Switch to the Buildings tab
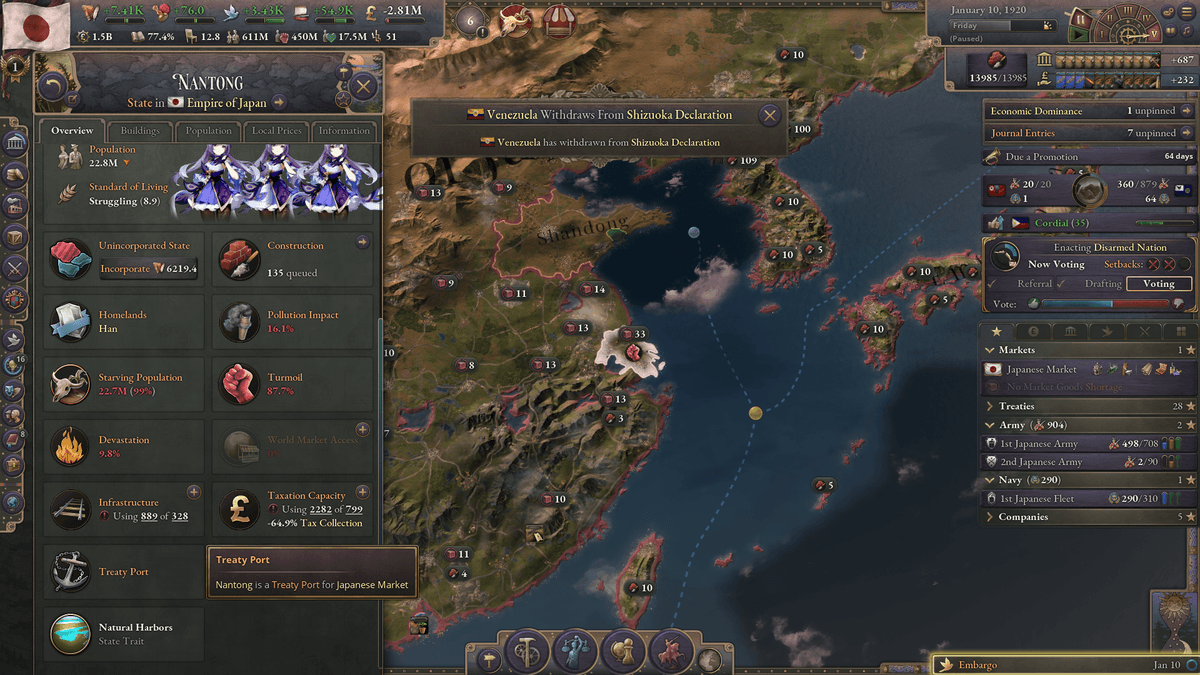The height and width of the screenshot is (675, 1200). (140, 131)
